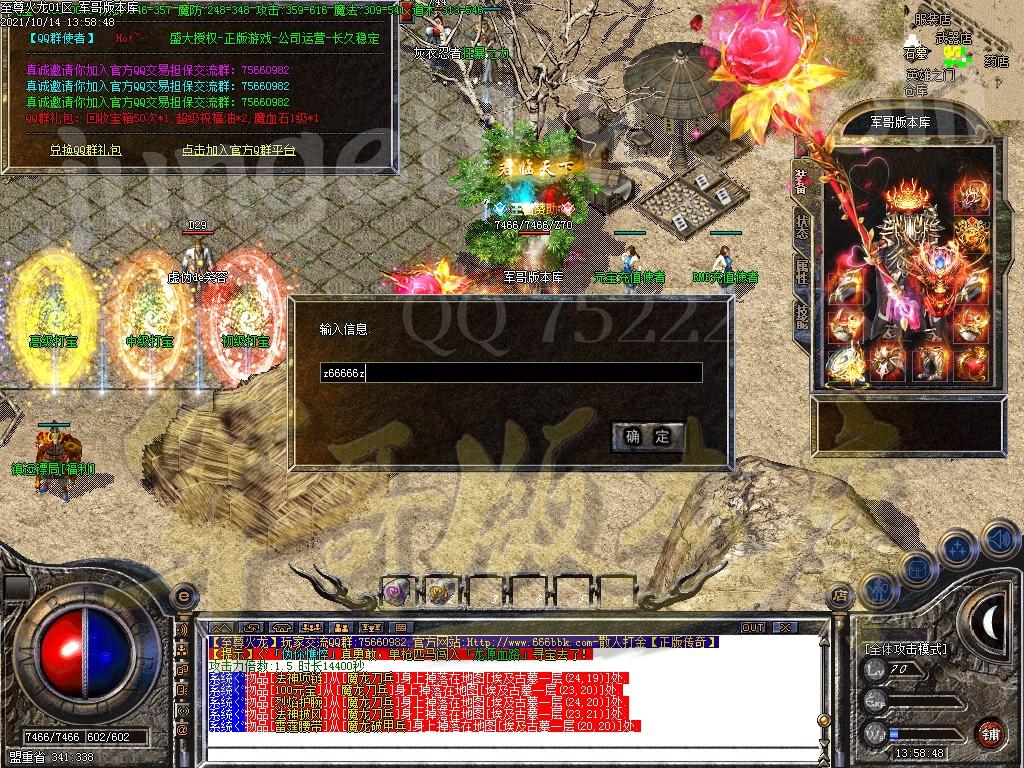The image size is (1024, 768).
Task: Confirm the input with the 确定 button
Action: pyautogui.click(x=648, y=436)
